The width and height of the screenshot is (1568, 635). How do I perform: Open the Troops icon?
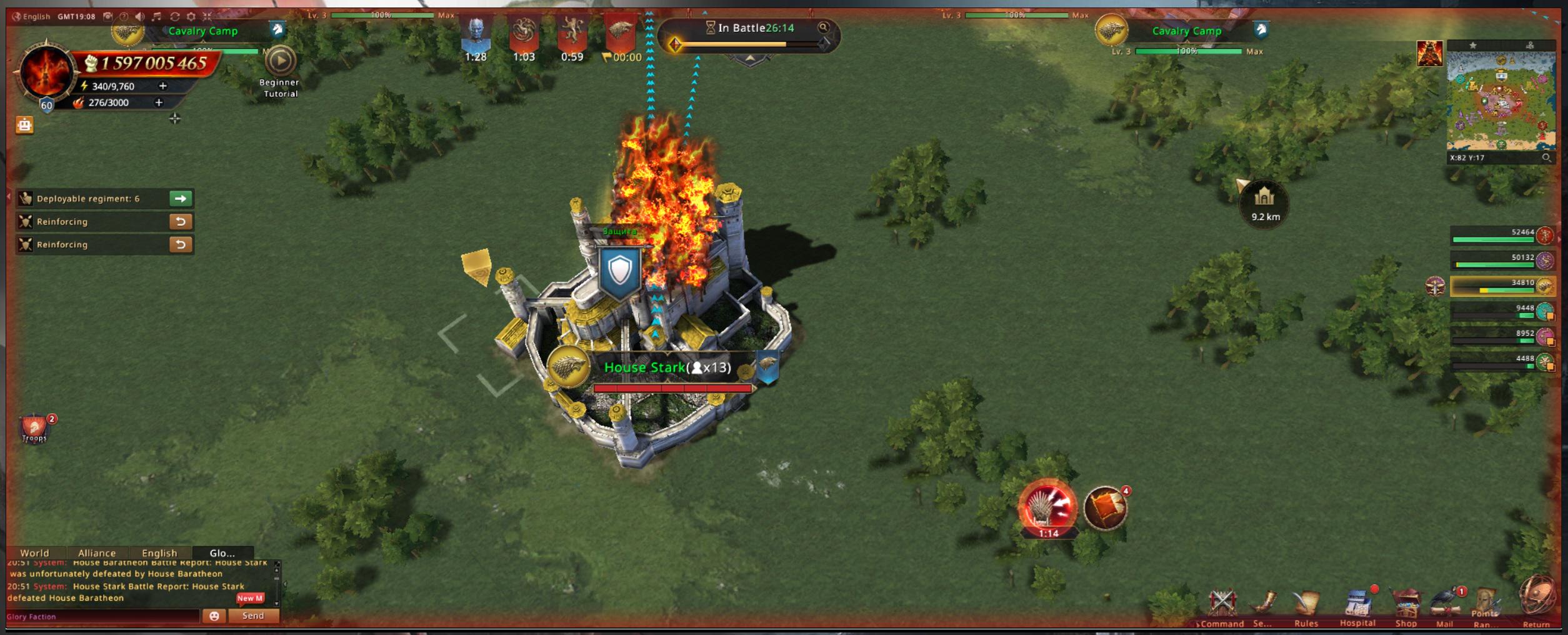click(x=34, y=428)
